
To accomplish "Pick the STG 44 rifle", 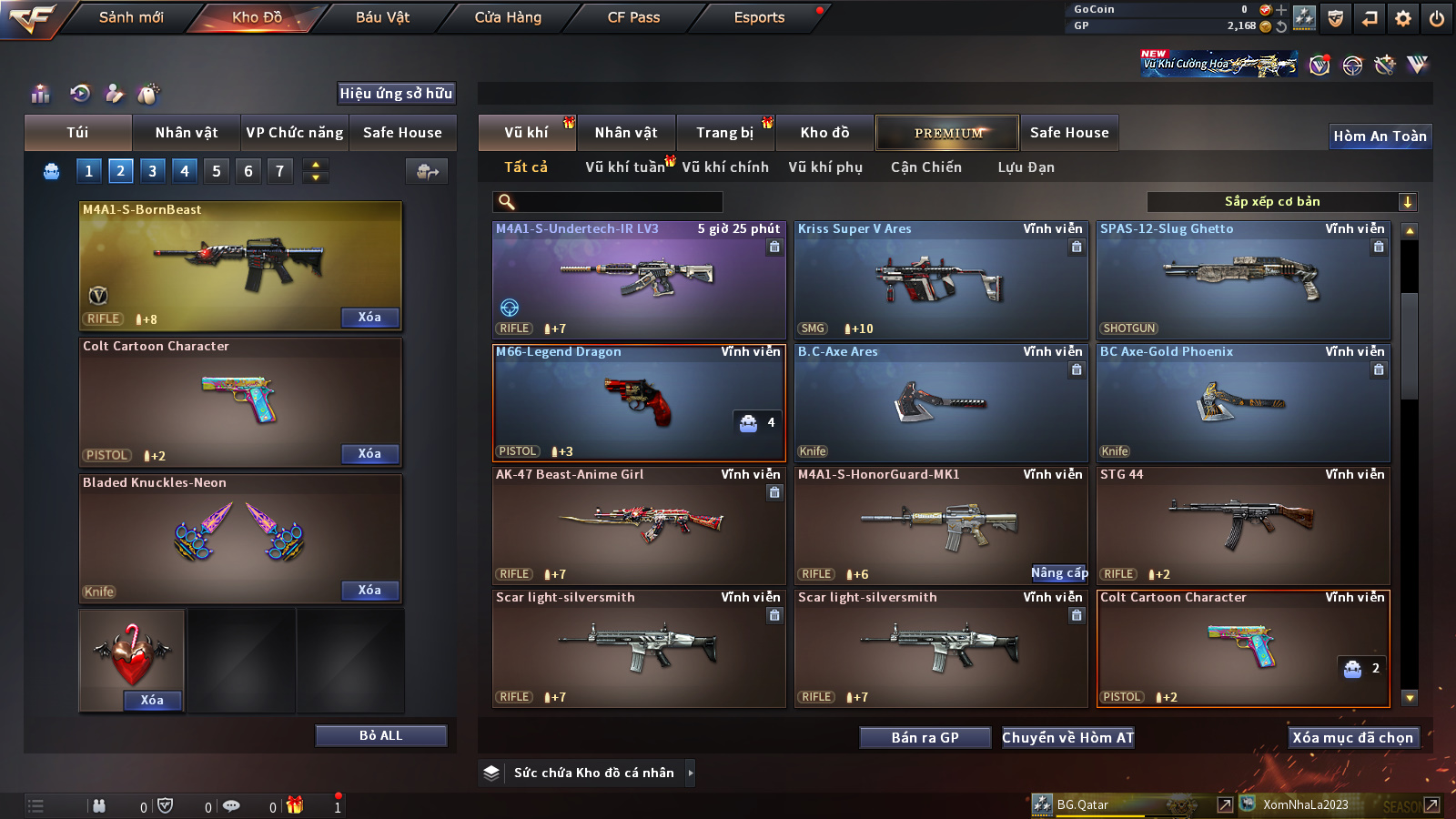I will click(x=1243, y=527).
